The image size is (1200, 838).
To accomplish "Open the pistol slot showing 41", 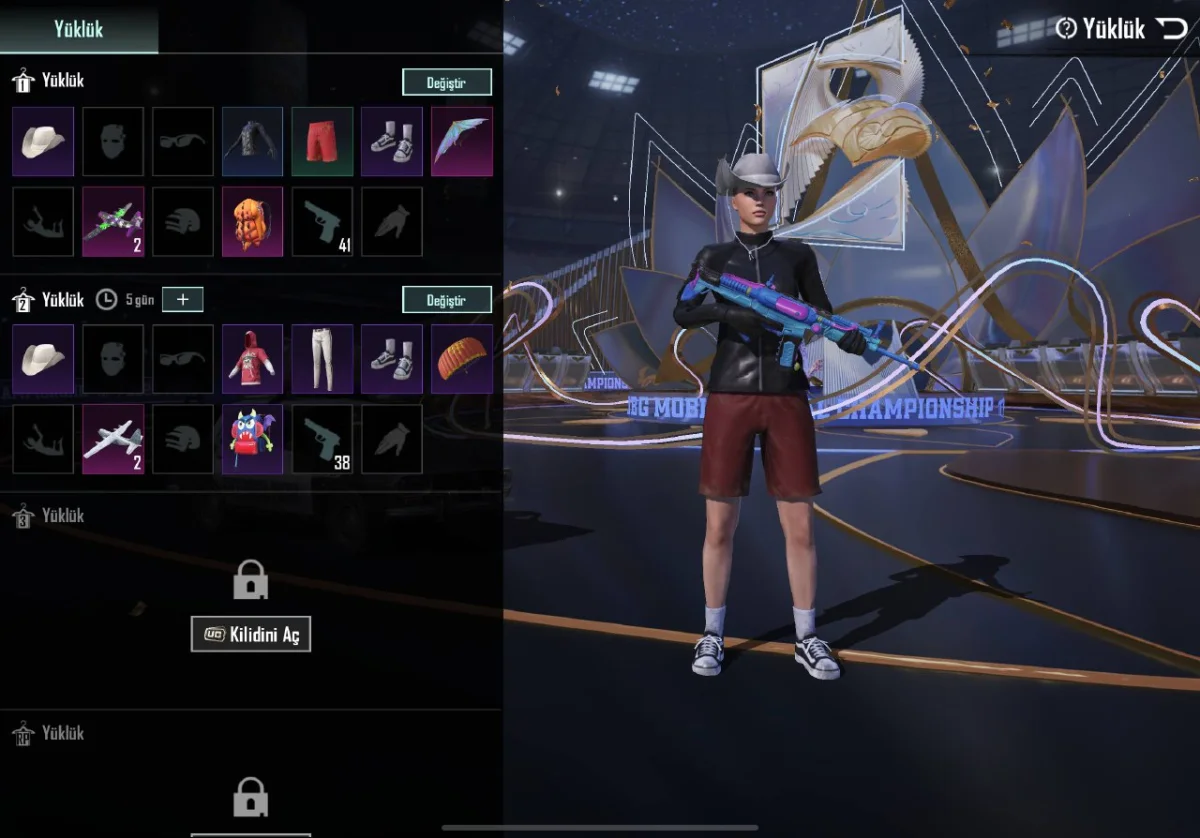I will [322, 221].
